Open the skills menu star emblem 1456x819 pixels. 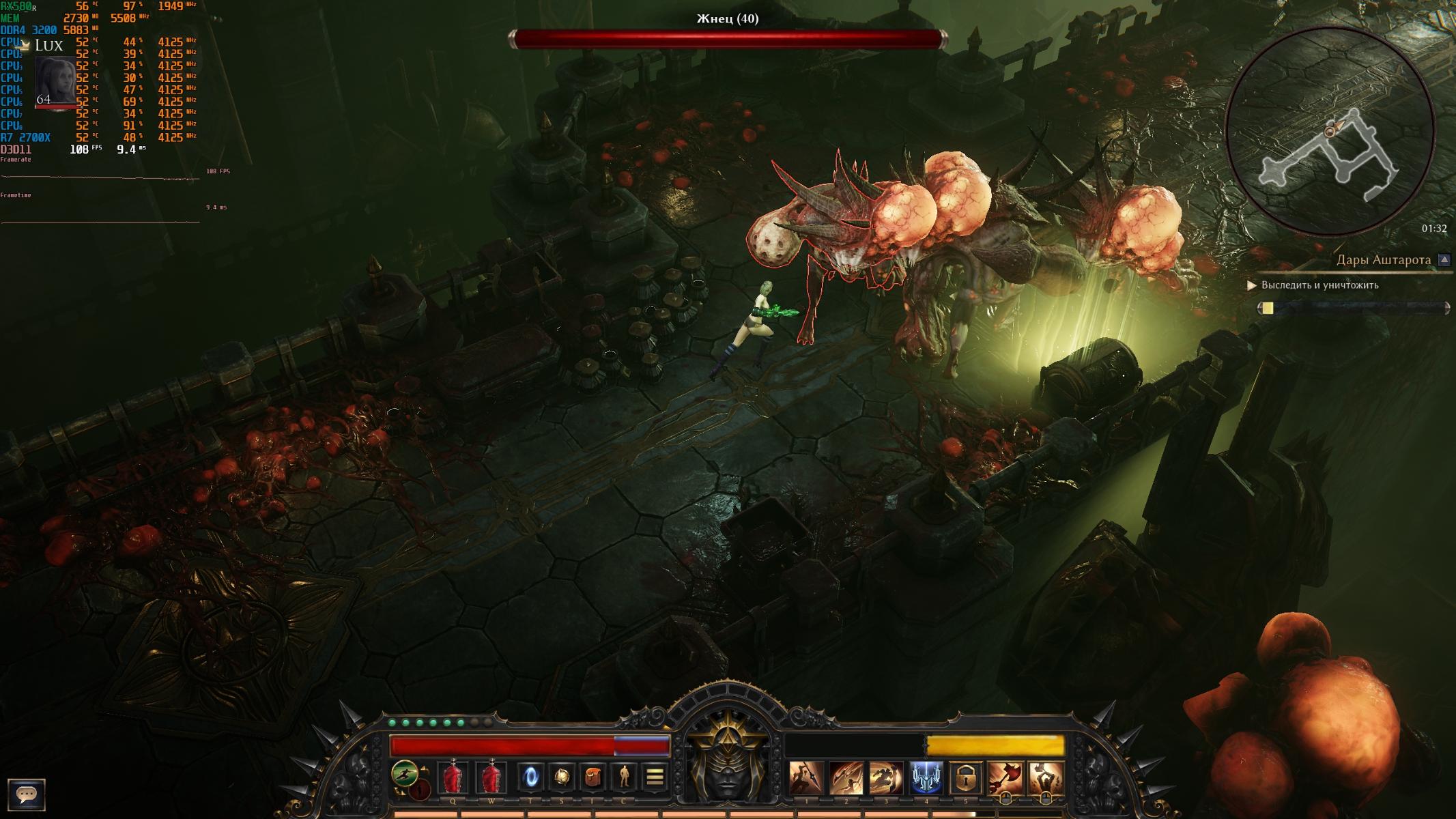pos(561,777)
